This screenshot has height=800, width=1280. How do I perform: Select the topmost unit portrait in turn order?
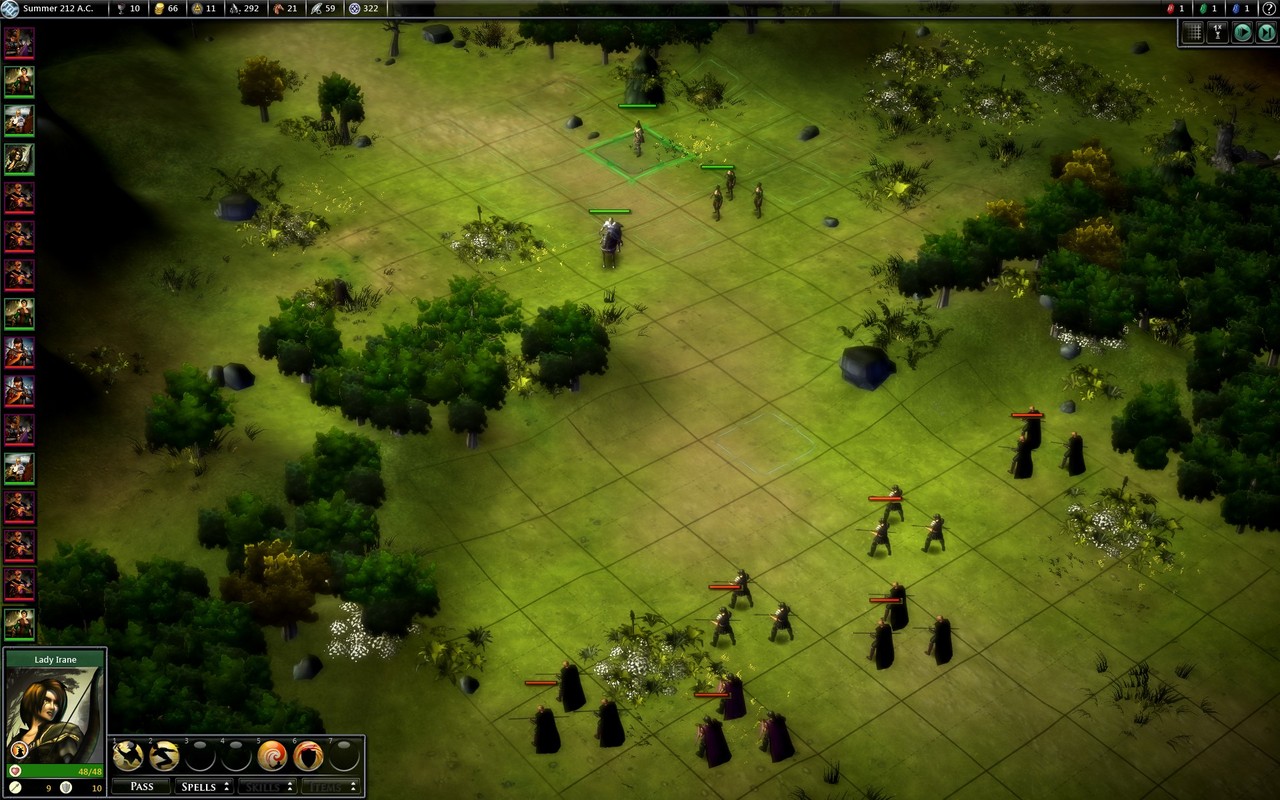[x=19, y=43]
